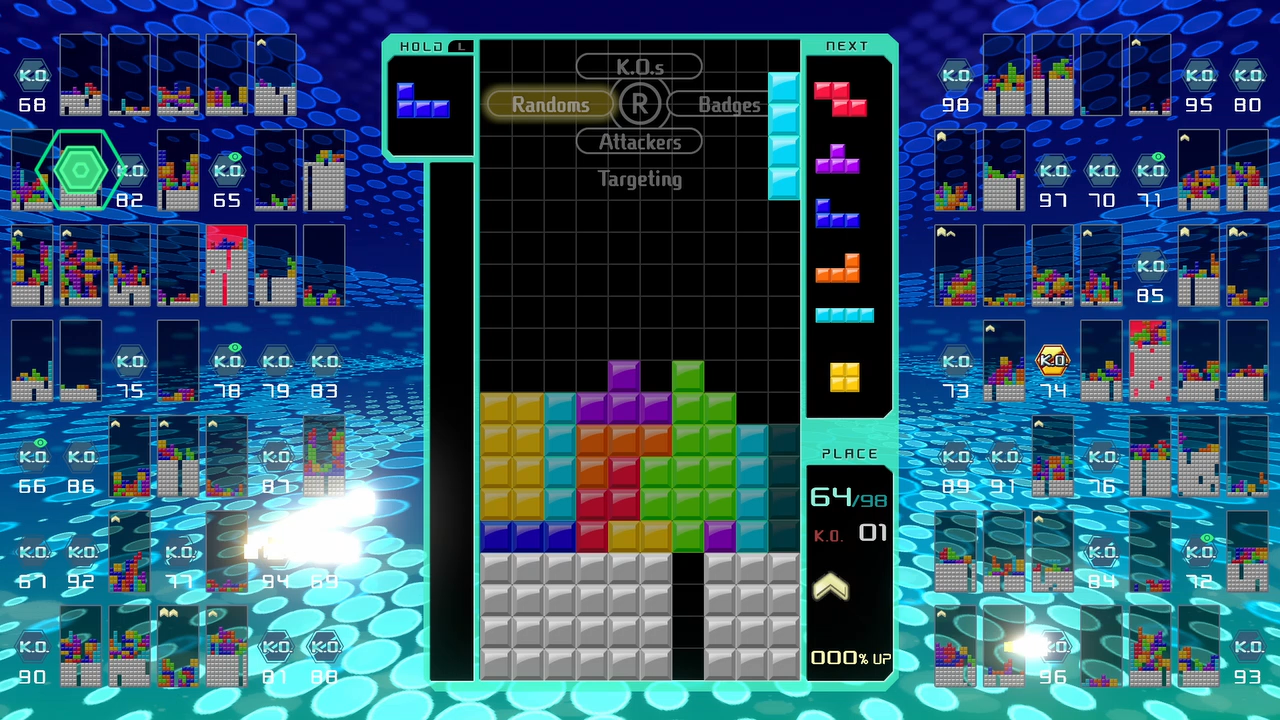Switch targeting to Badges
The width and height of the screenshot is (1280, 720).
point(728,105)
